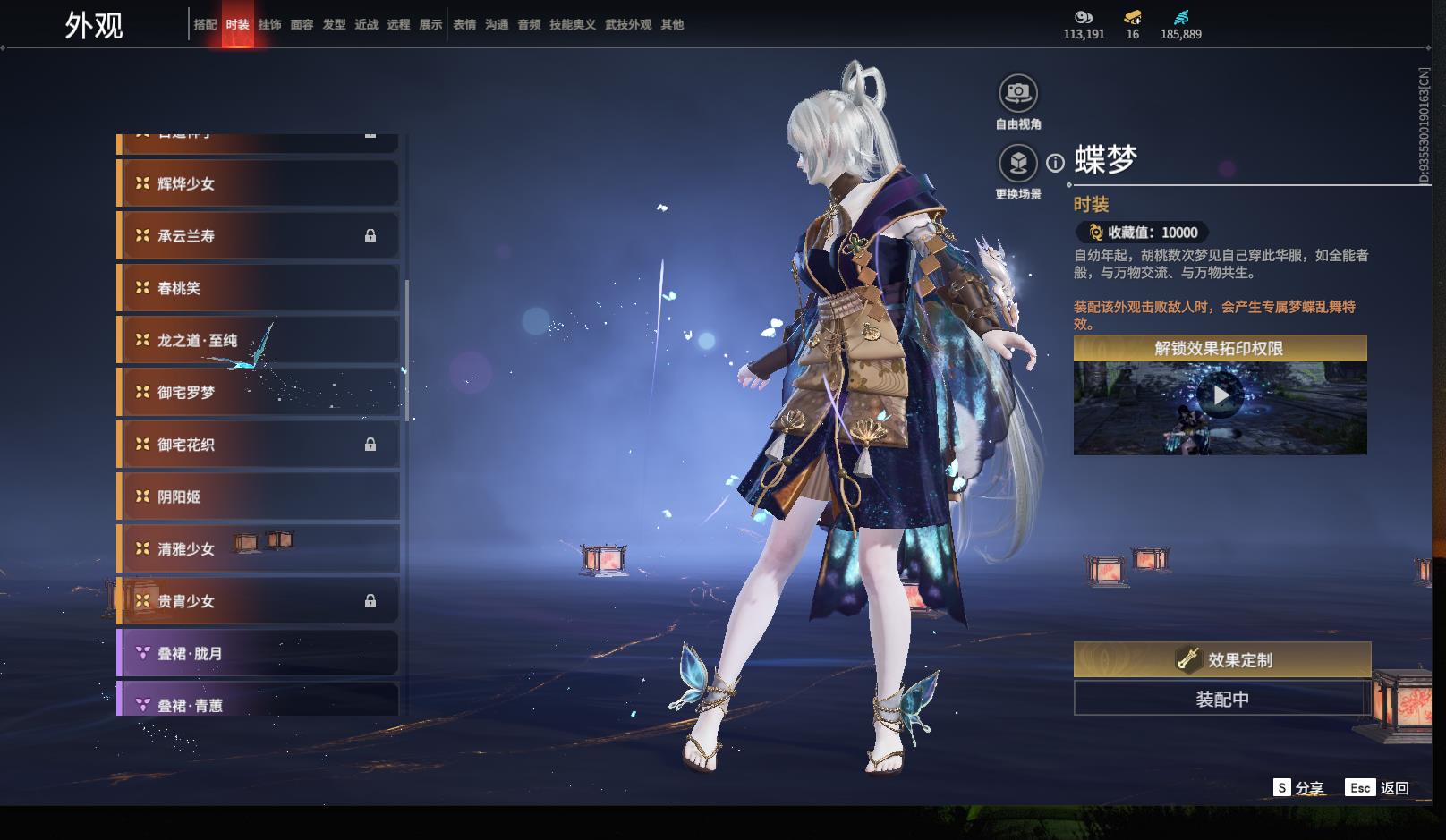The image size is (1446, 840).
Task: Open the 效果定制 customization button
Action: (1221, 660)
